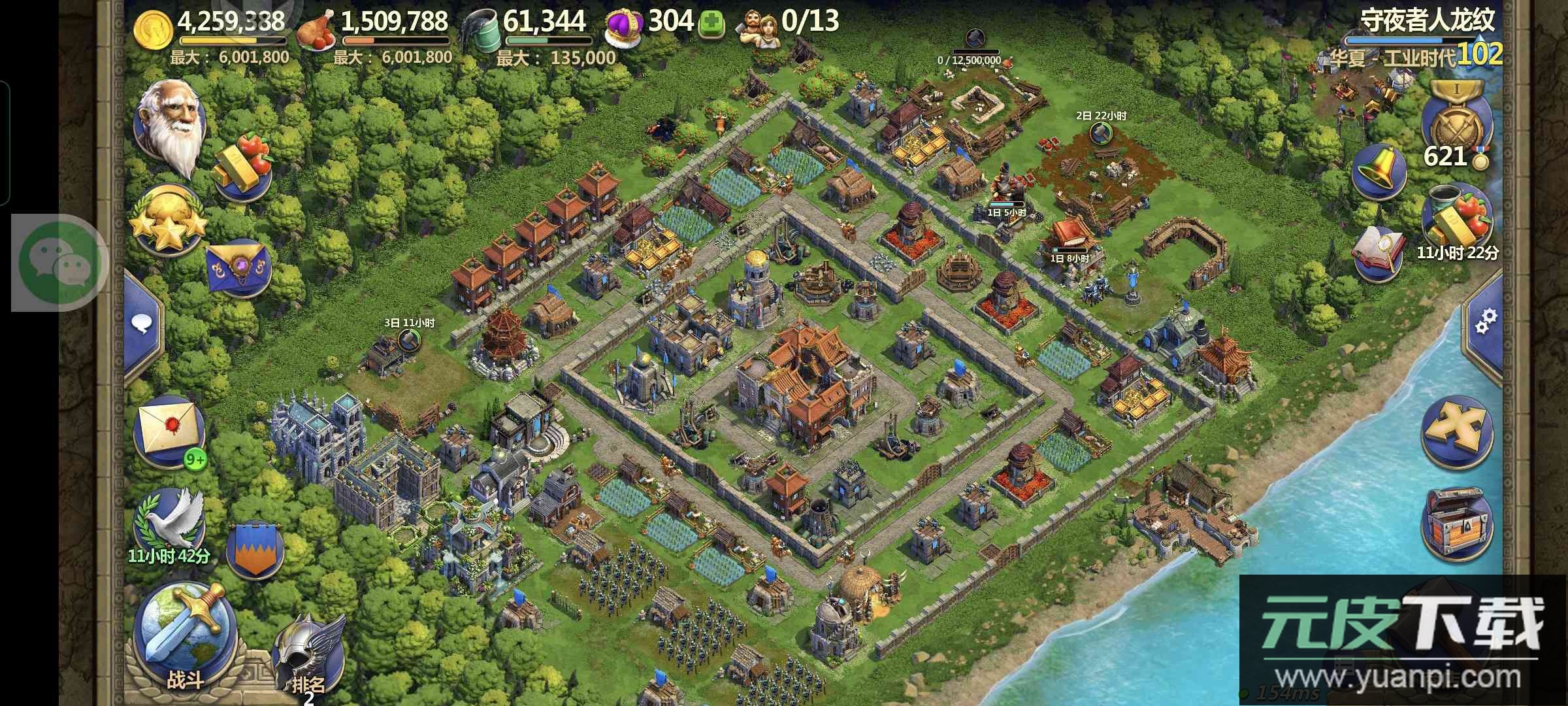Tap the green plus to buy crowns
Image resolution: width=1568 pixels, height=706 pixels.
coord(712,25)
